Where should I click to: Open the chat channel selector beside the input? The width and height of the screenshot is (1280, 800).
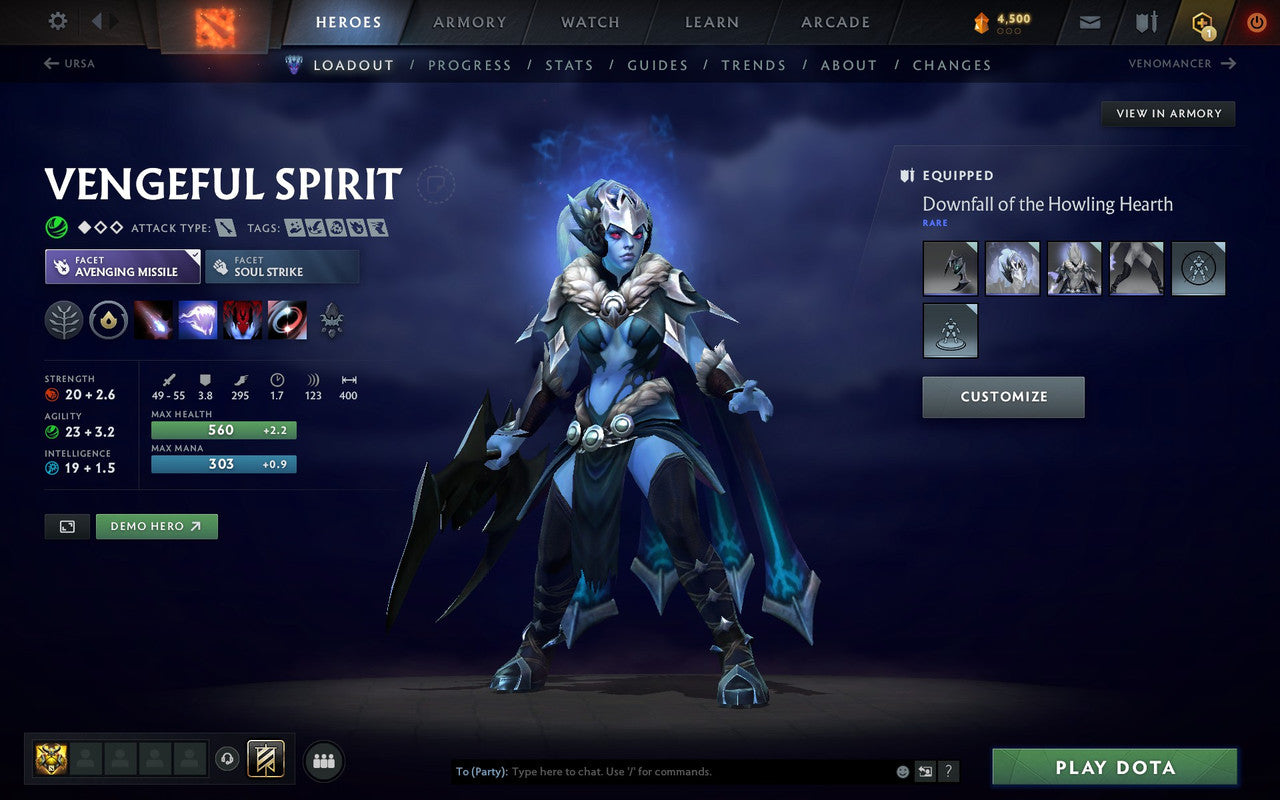926,771
